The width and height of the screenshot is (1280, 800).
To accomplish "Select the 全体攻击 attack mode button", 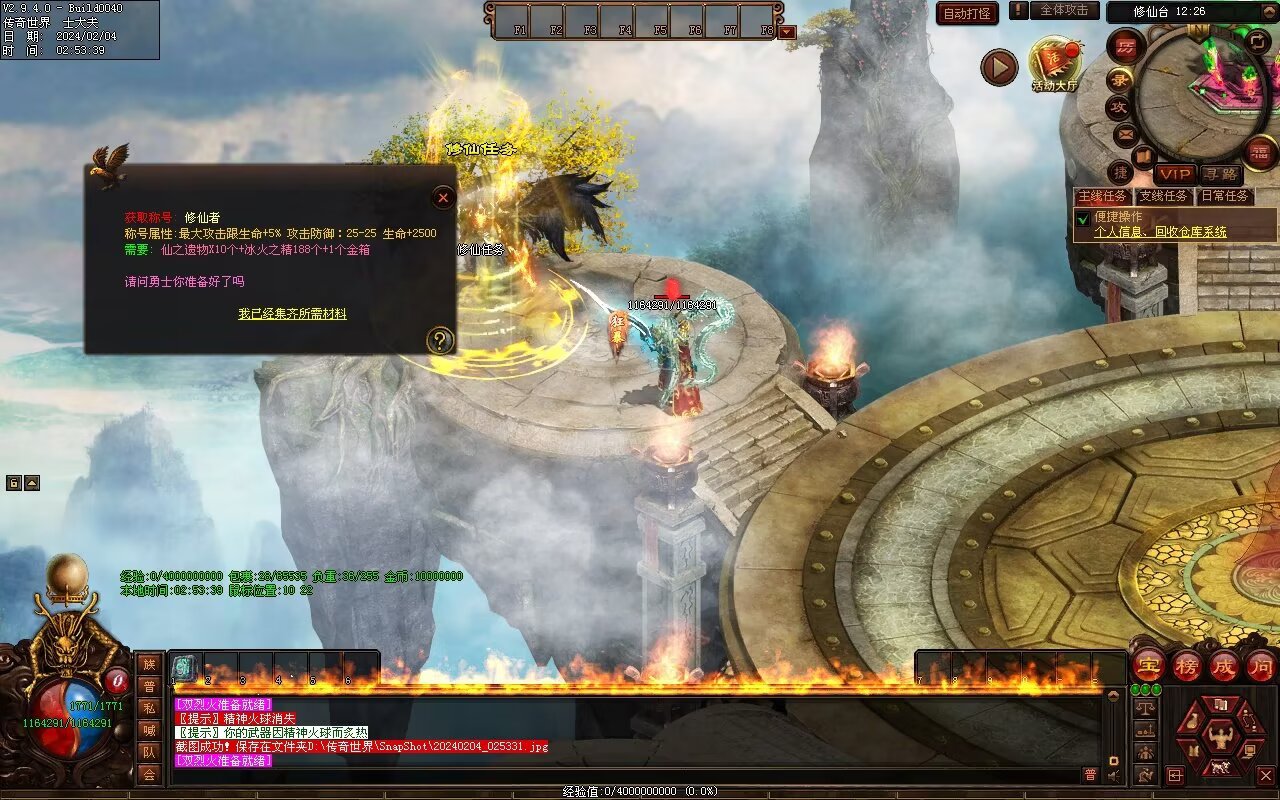I will click(1064, 10).
